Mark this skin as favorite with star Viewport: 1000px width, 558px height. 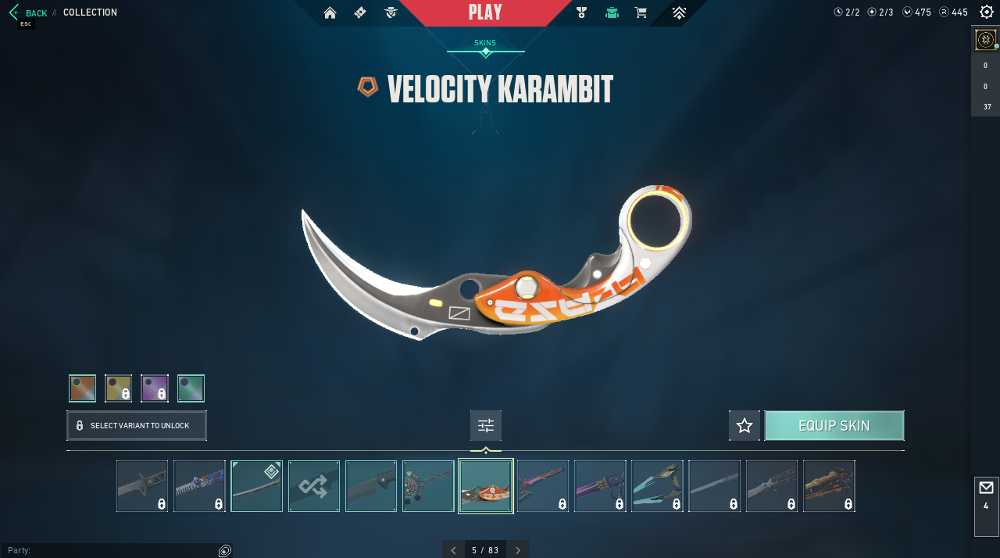(x=744, y=425)
